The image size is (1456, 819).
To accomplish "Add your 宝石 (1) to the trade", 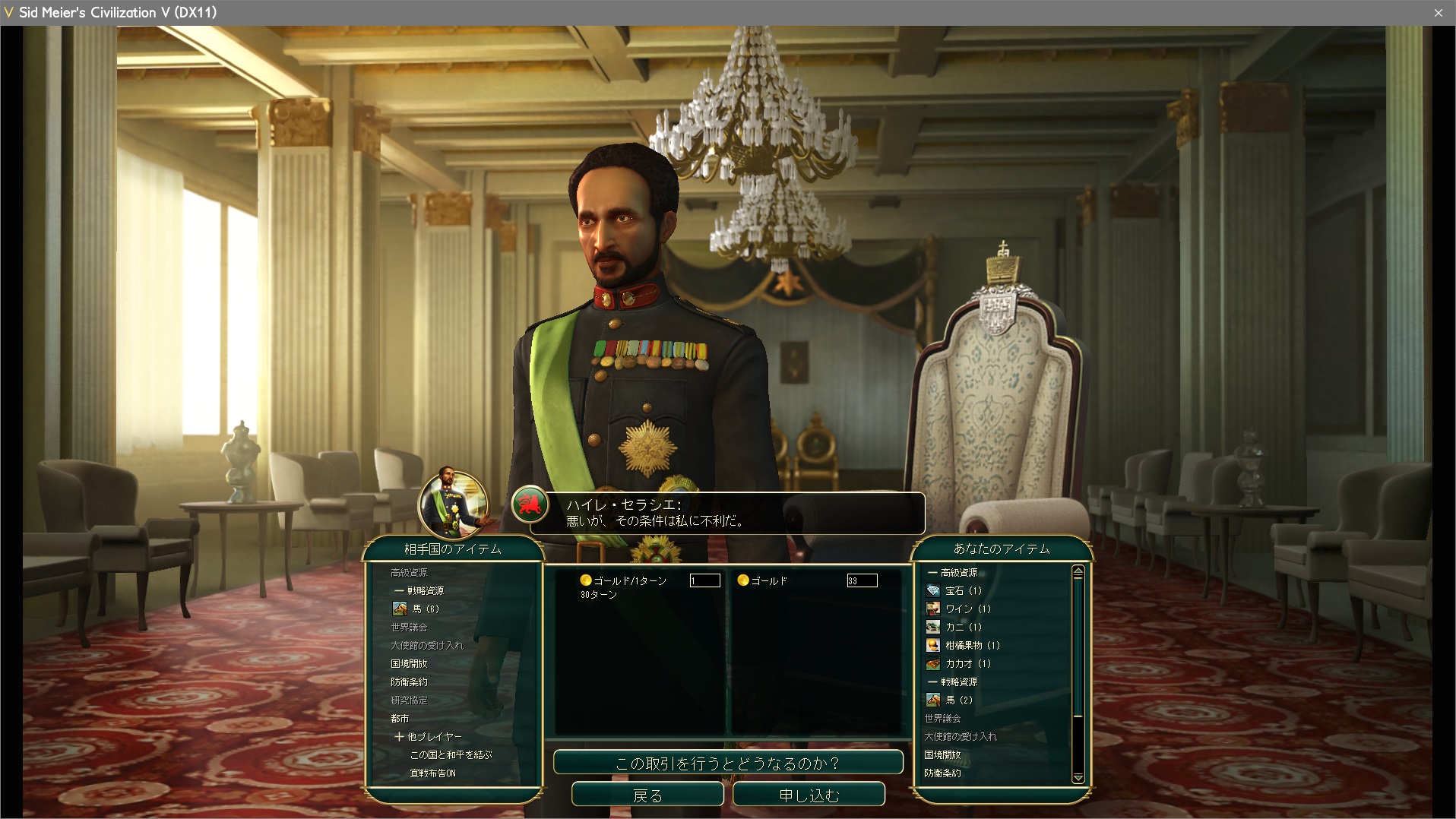I will [962, 590].
